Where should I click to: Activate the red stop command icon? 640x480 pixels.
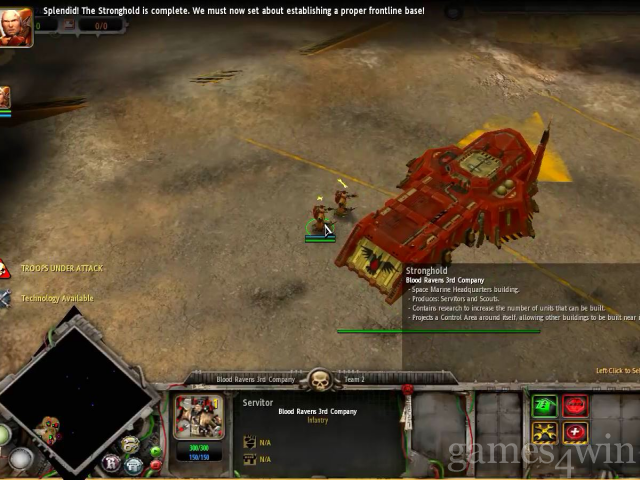574,405
